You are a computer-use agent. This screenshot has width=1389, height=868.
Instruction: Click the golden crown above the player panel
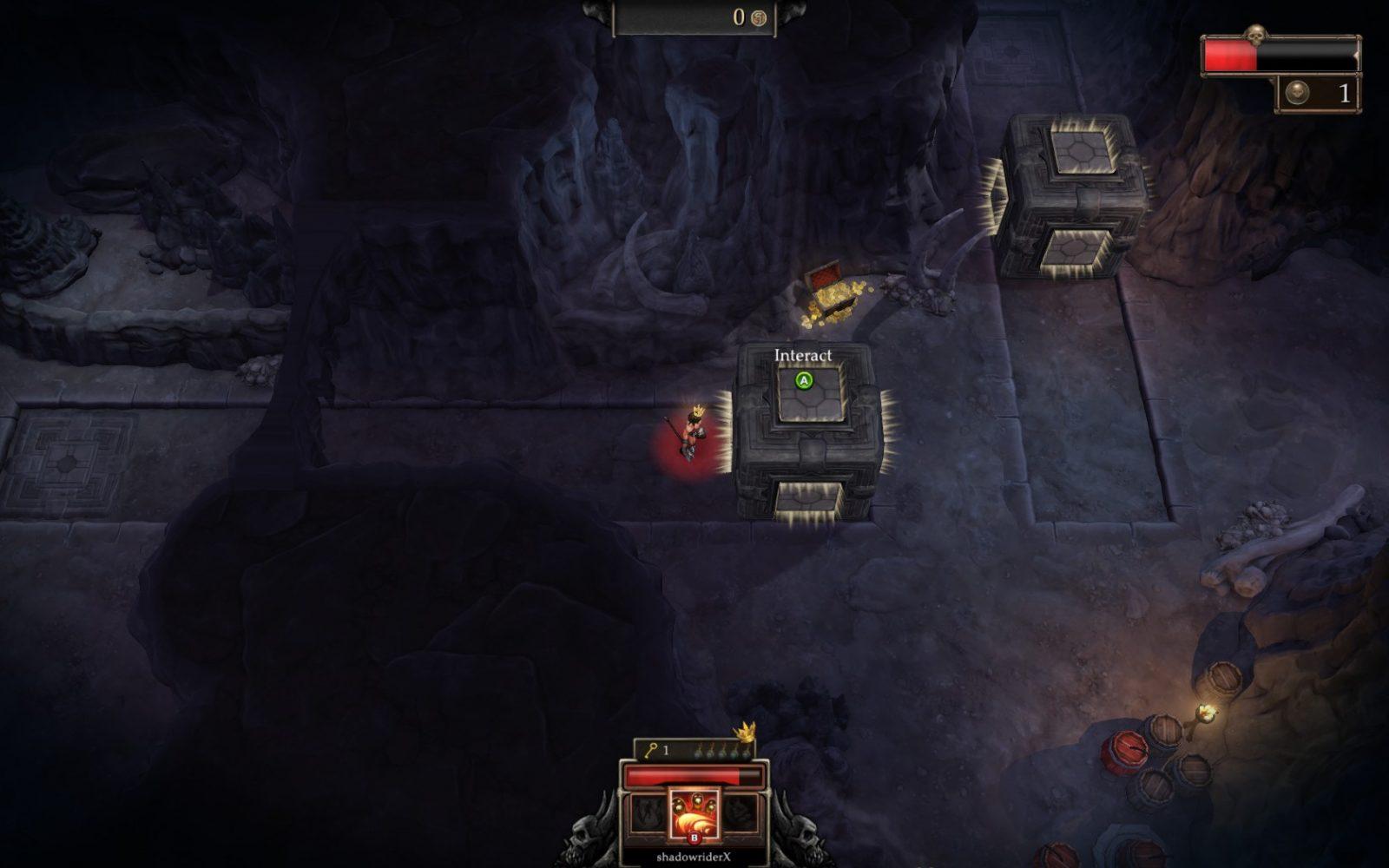click(x=745, y=732)
